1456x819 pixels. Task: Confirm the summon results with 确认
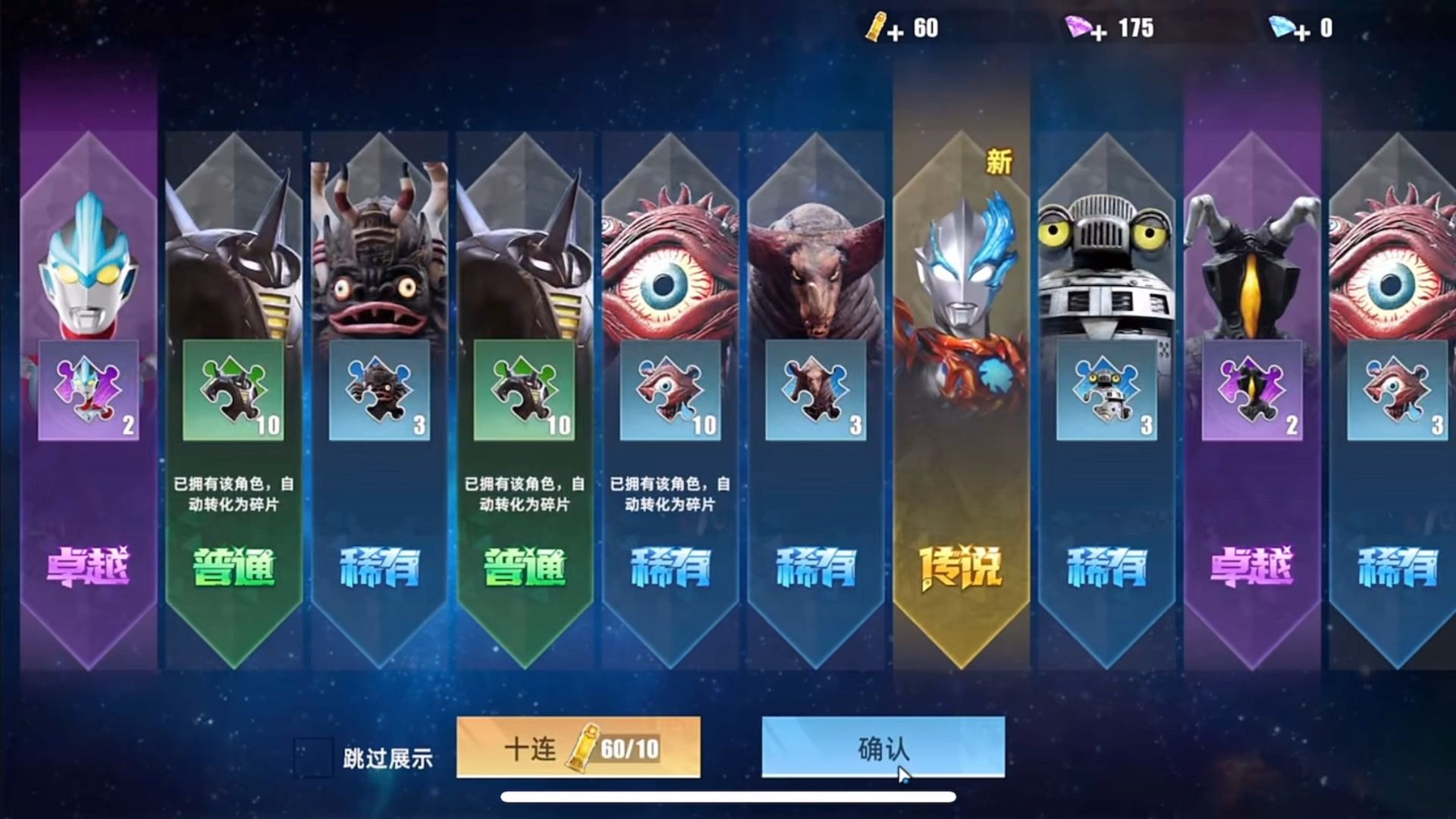[x=883, y=748]
